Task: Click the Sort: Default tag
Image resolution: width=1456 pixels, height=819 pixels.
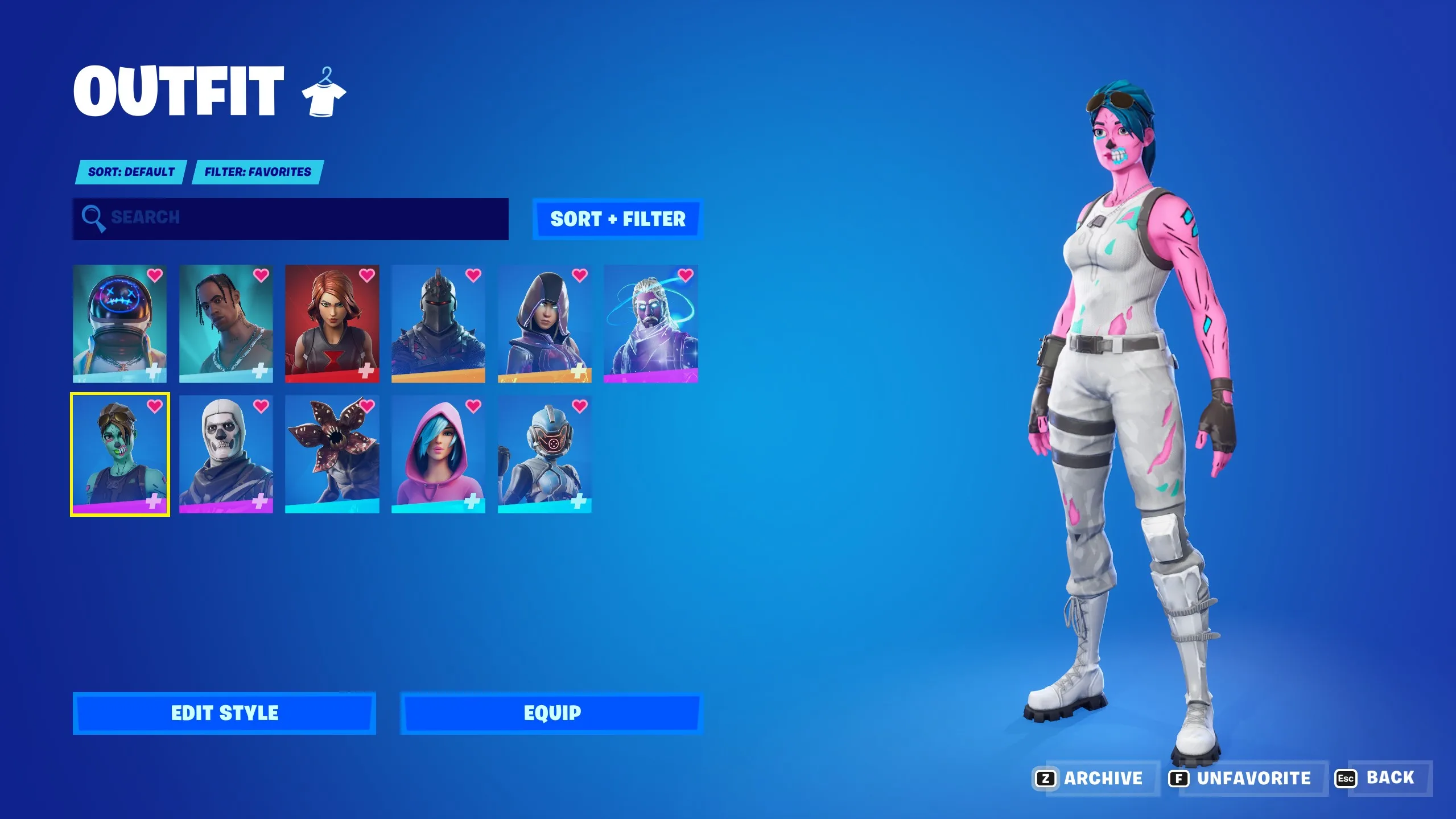Action: [131, 172]
